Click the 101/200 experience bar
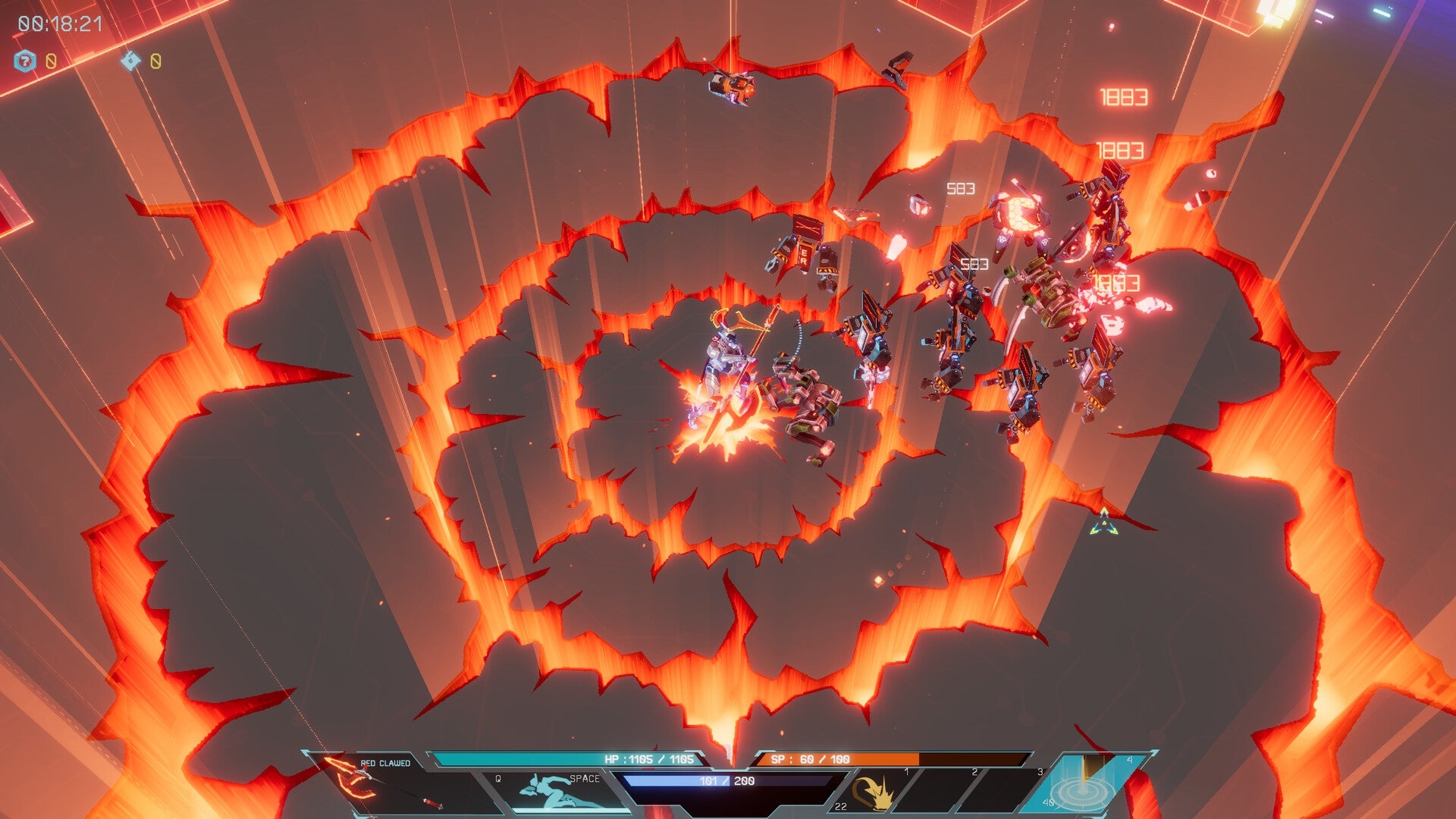 click(x=726, y=783)
